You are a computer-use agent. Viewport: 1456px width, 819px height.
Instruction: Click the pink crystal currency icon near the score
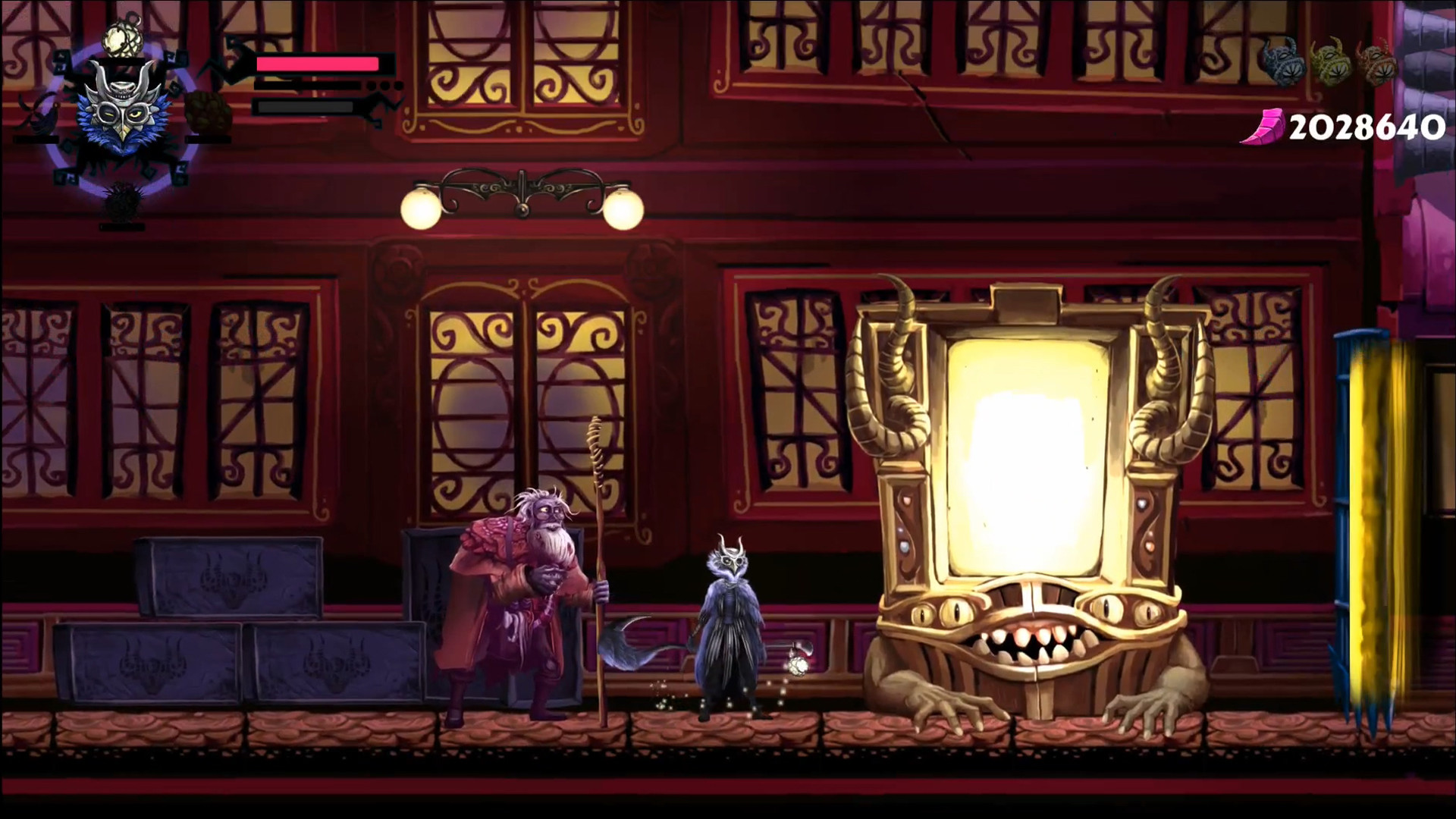tap(1265, 127)
